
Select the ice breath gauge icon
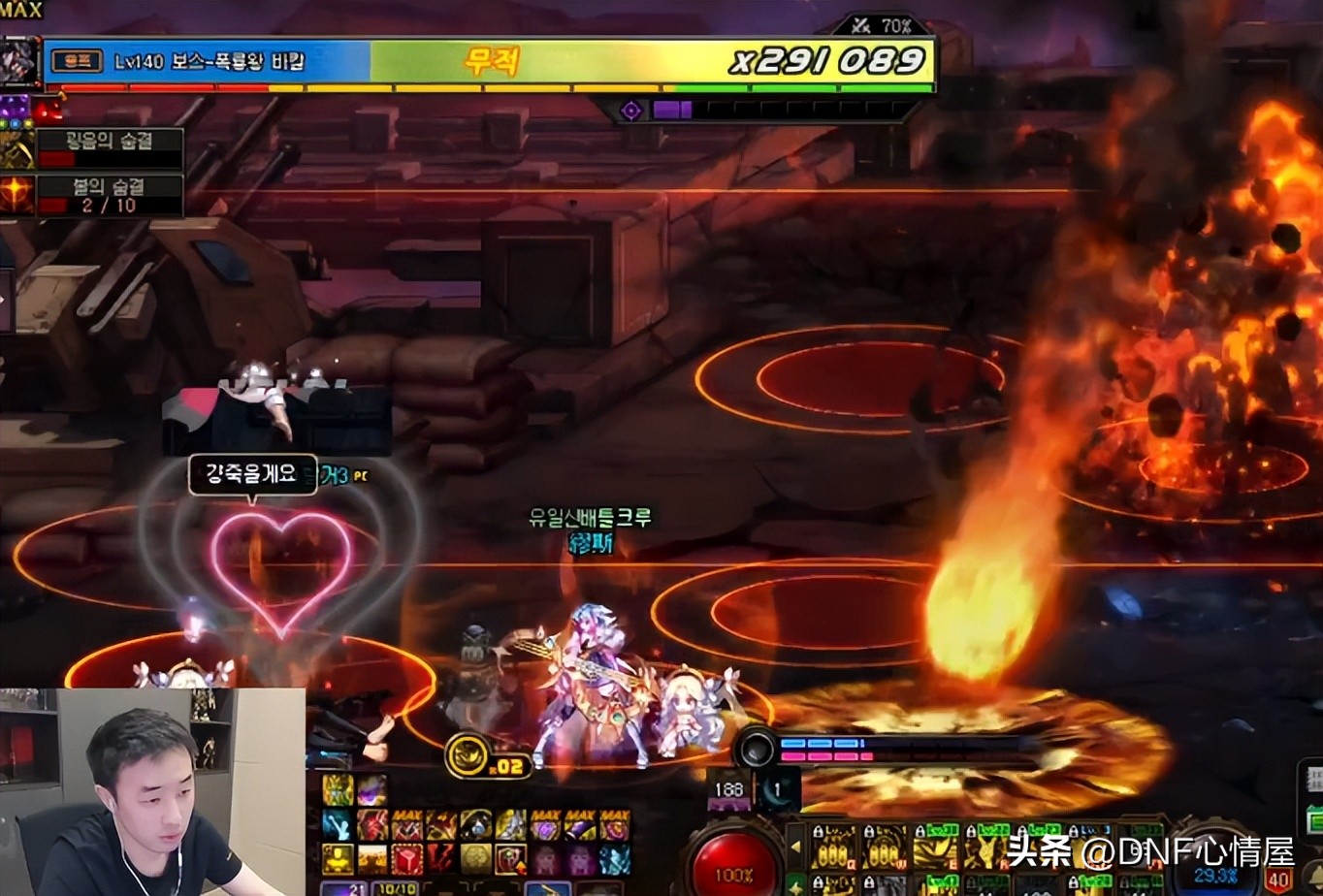coord(16,148)
